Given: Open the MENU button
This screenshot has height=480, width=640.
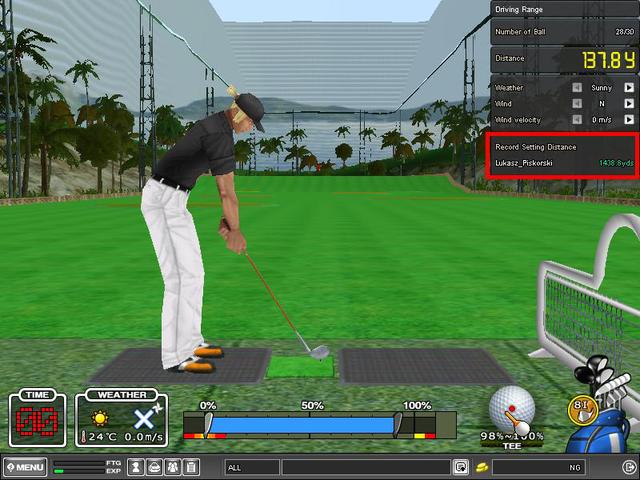Looking at the screenshot, I should (25, 467).
